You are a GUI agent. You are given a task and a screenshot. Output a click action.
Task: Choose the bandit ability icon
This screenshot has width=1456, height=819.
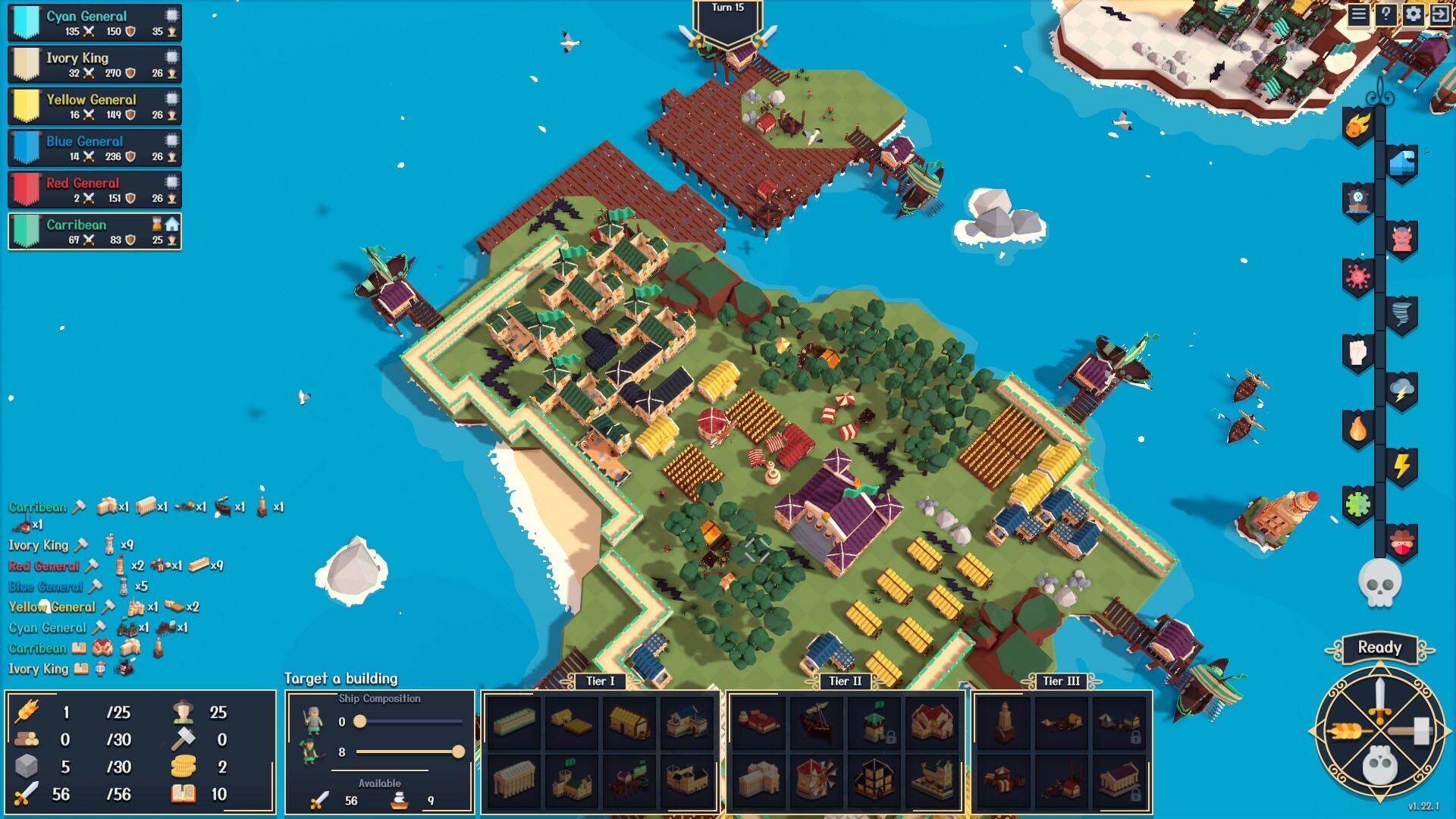pyautogui.click(x=1401, y=542)
